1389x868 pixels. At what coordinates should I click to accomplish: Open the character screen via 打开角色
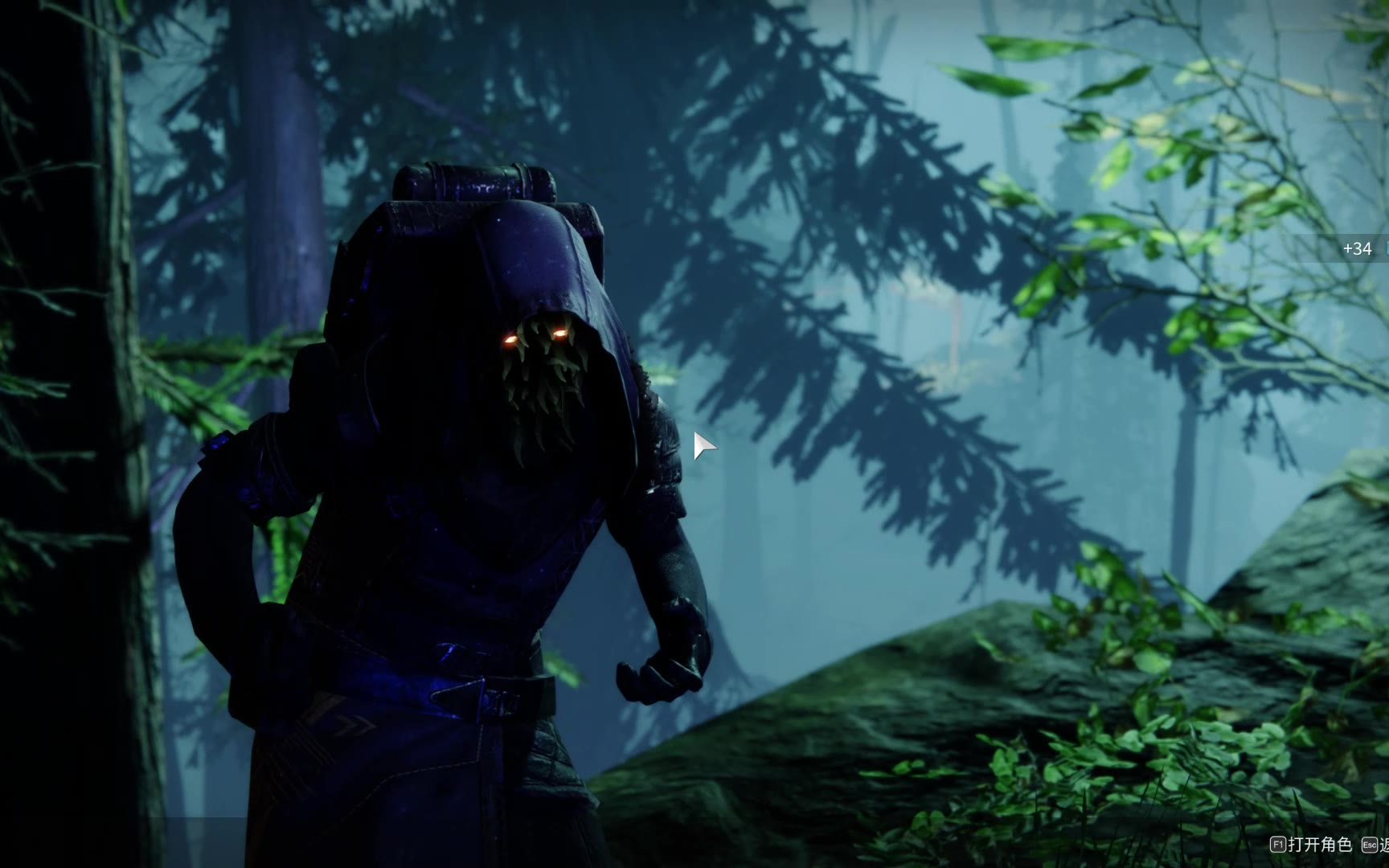coord(1312,845)
